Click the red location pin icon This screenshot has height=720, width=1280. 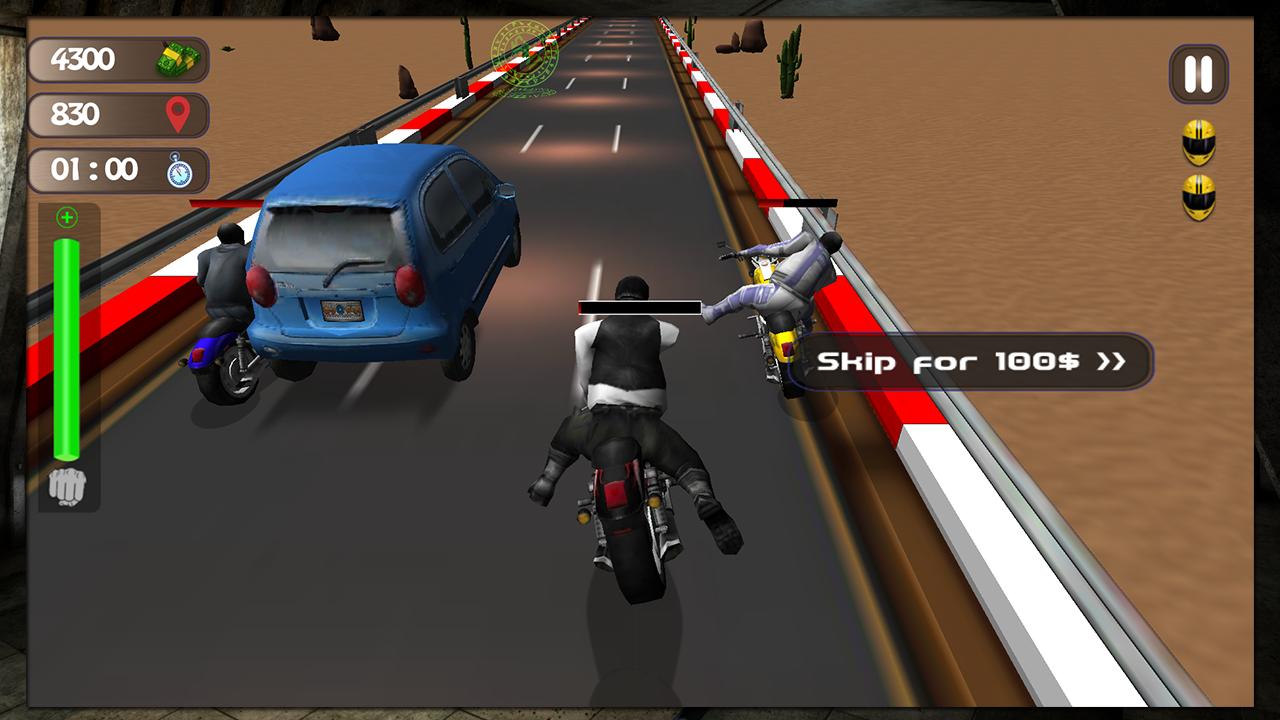175,114
